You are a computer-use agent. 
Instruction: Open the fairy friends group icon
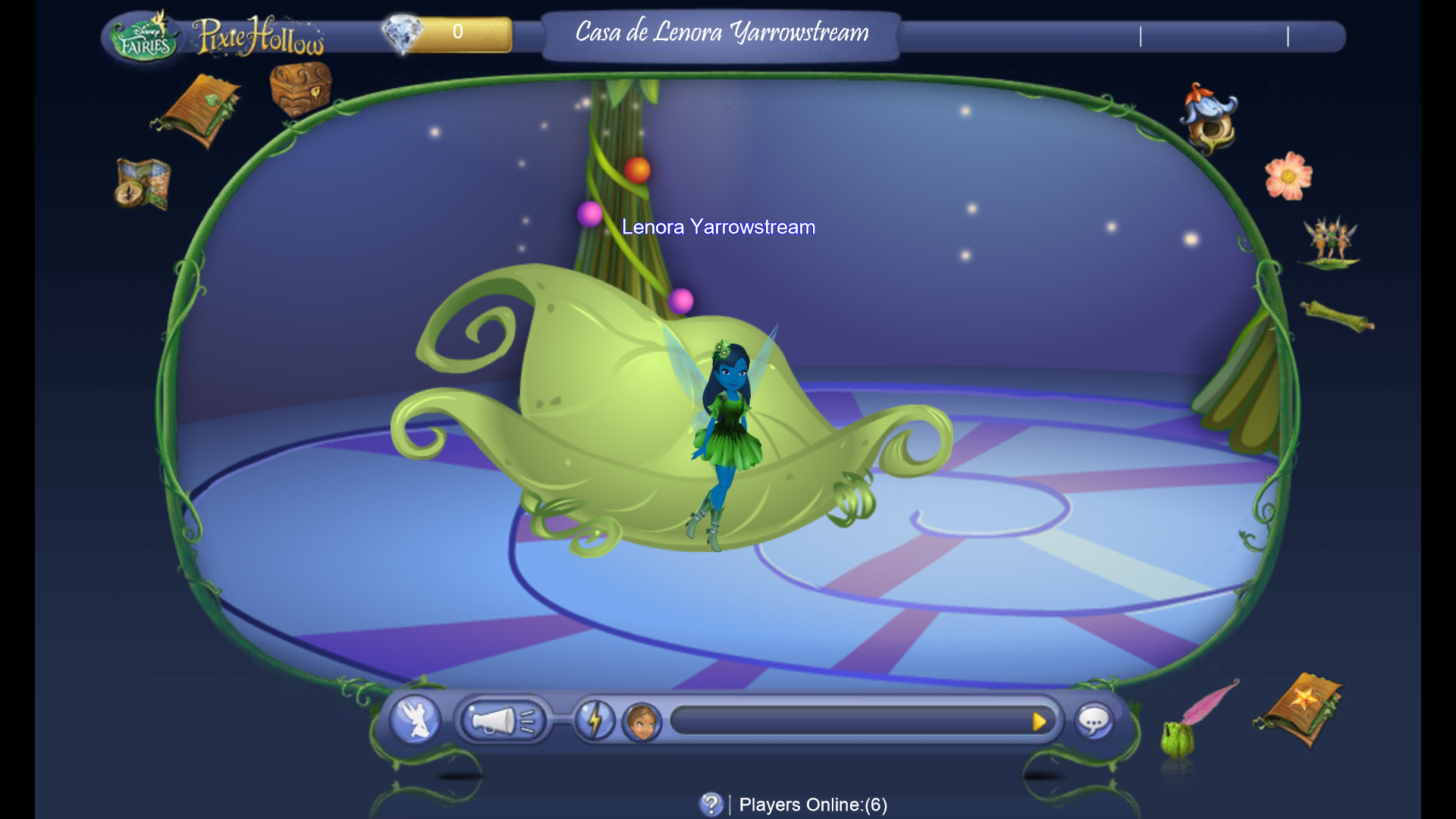(x=1330, y=243)
